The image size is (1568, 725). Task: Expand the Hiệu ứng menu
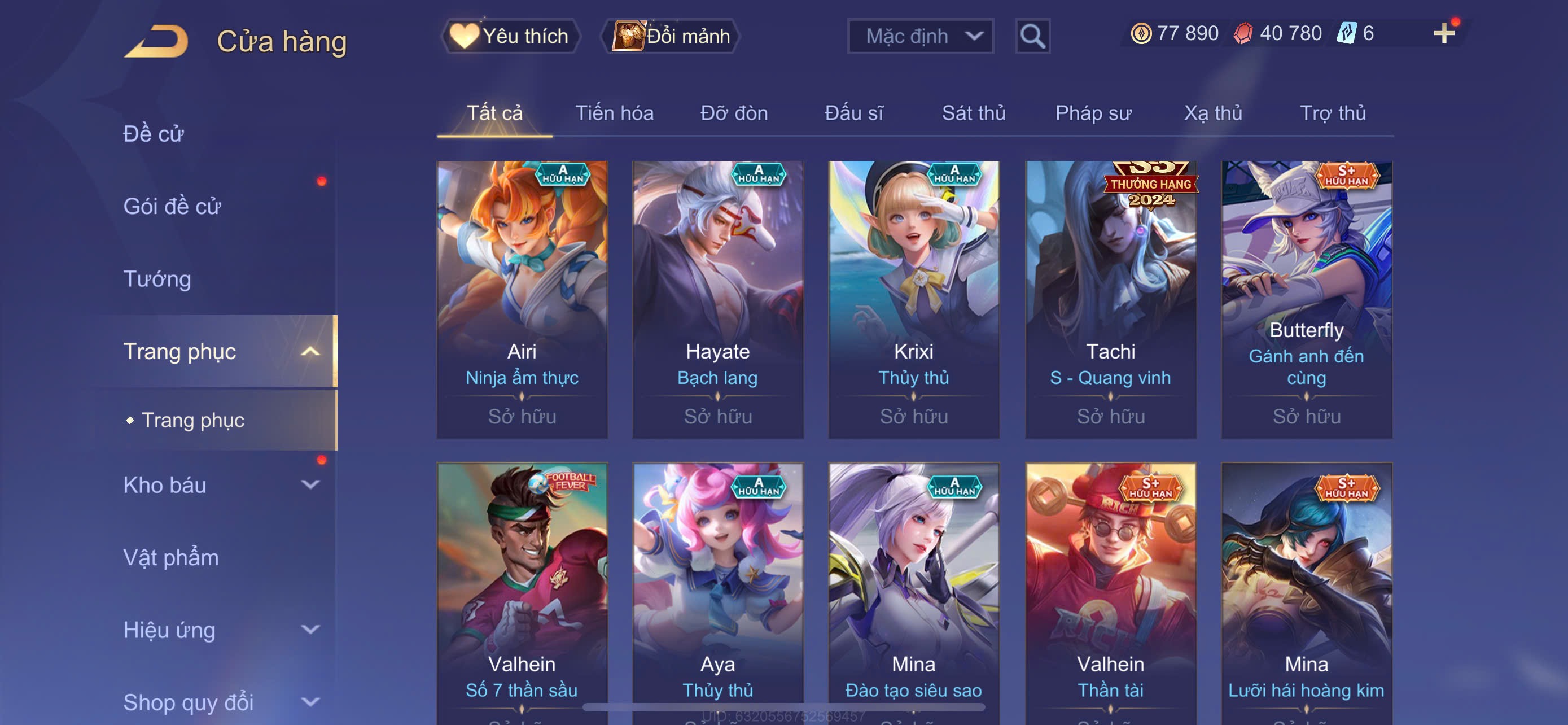(219, 630)
